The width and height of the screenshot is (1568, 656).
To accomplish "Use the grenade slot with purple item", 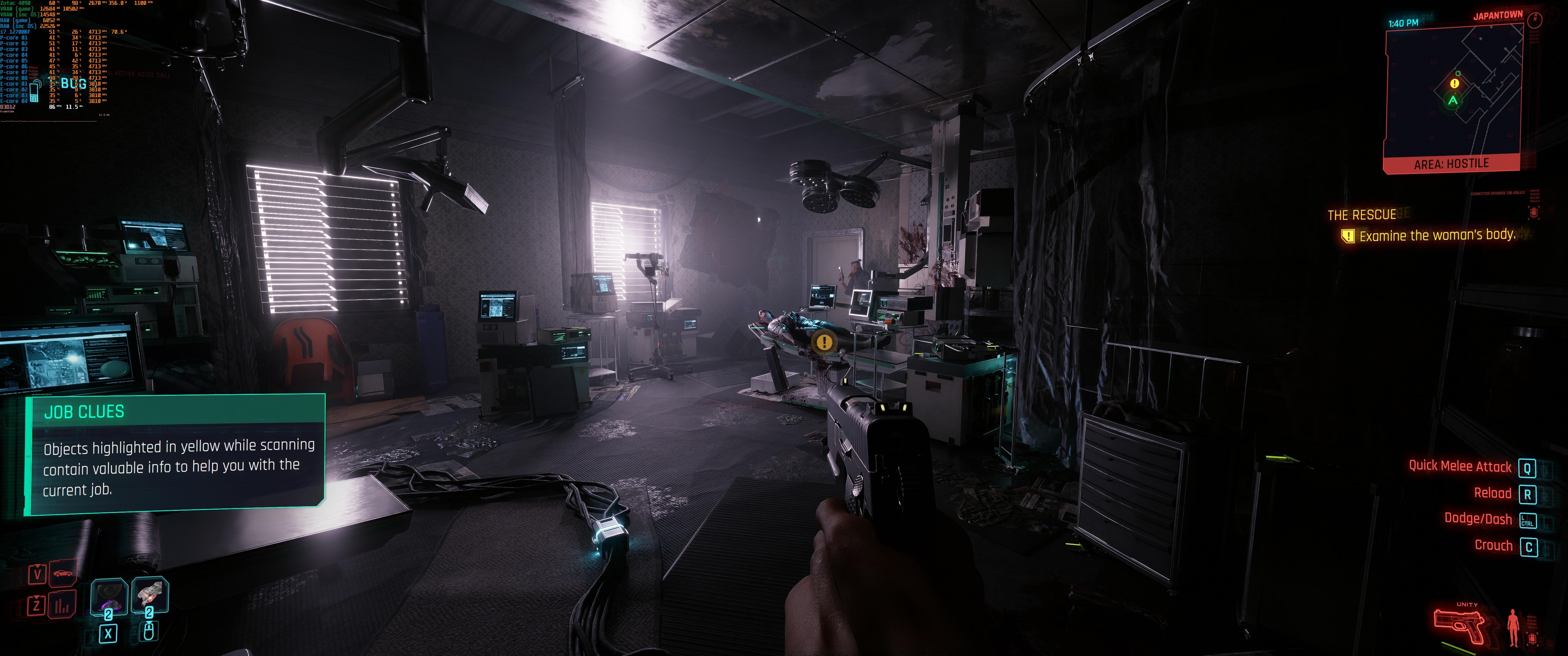I will pyautogui.click(x=109, y=596).
